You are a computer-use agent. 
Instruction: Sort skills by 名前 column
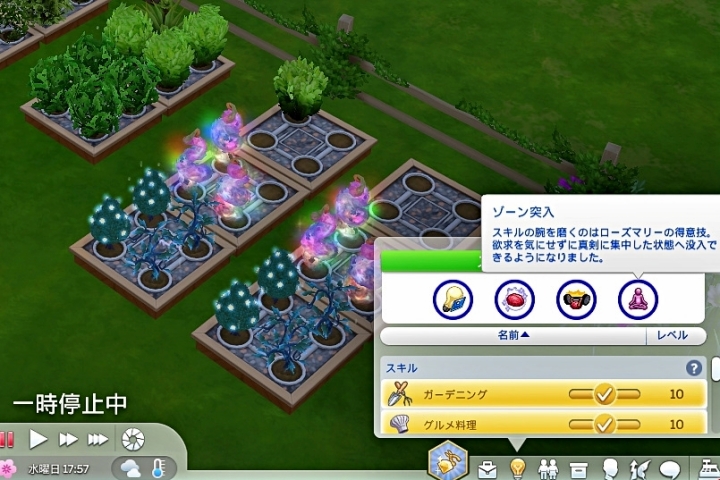pyautogui.click(x=514, y=337)
